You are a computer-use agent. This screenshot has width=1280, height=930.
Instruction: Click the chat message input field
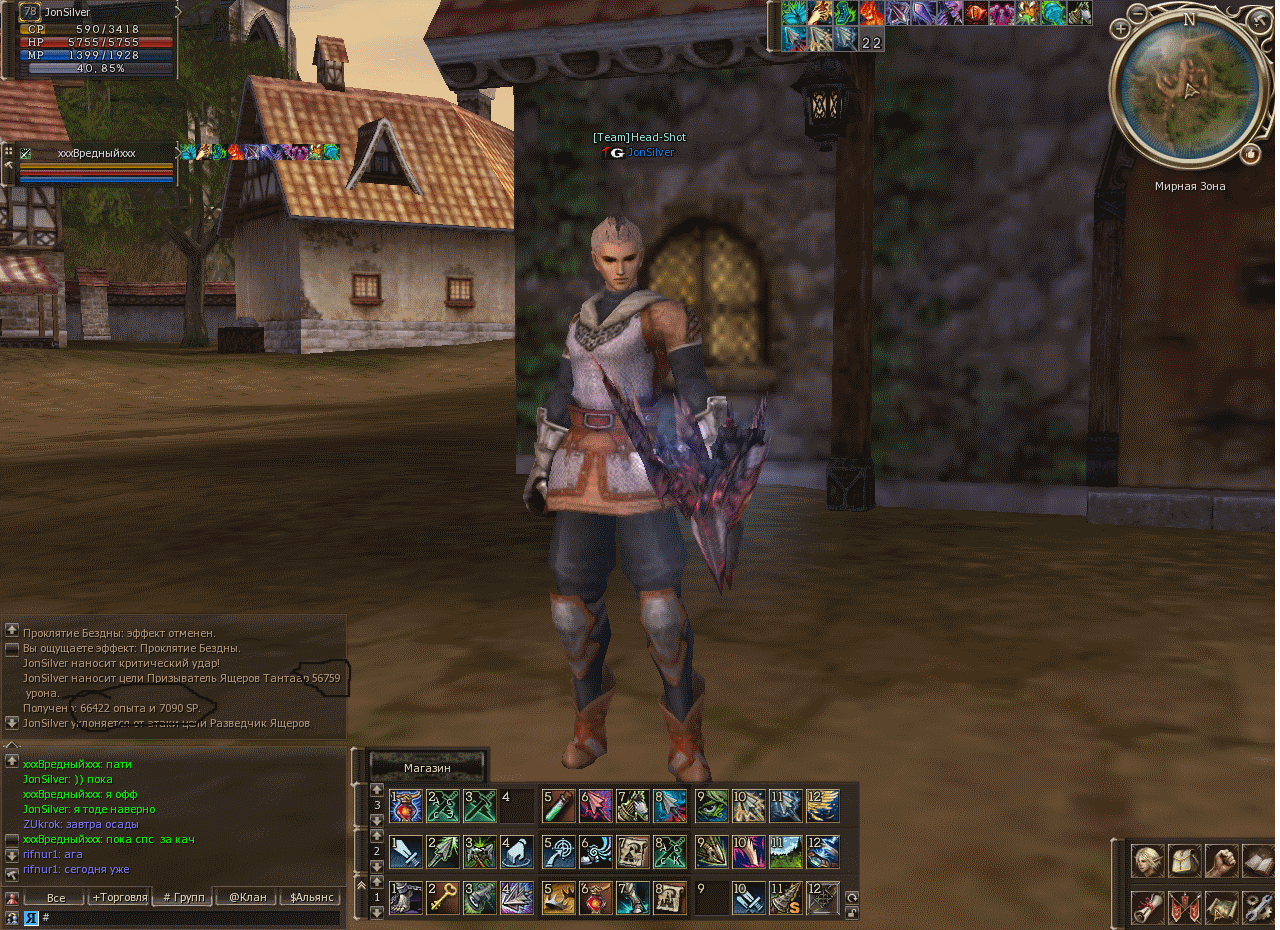click(190, 917)
